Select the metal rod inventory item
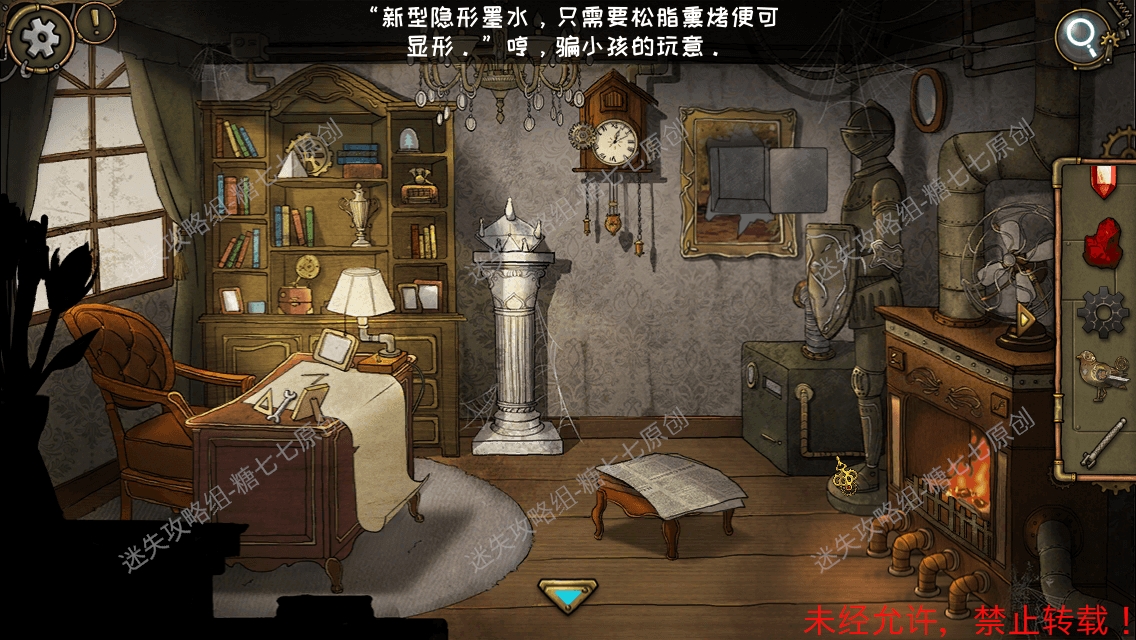The image size is (1136, 640). click(x=1102, y=441)
